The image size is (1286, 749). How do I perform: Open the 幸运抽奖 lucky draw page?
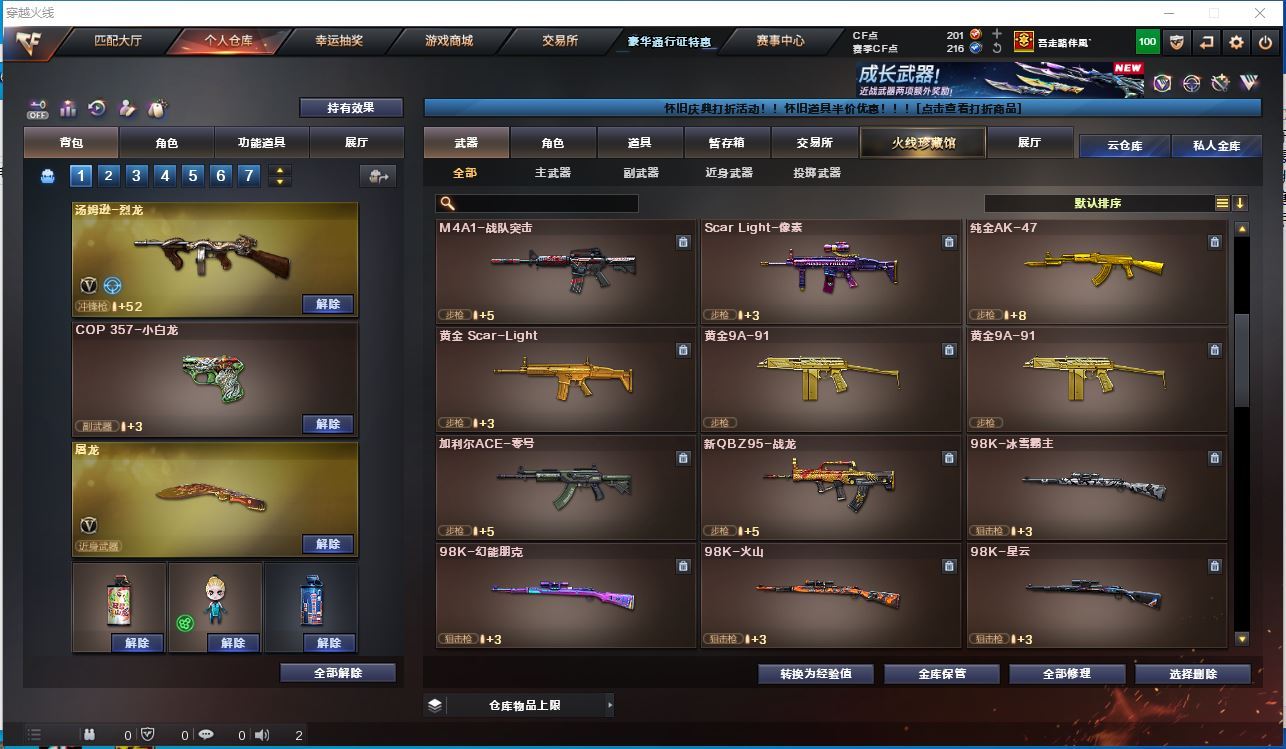(x=339, y=41)
